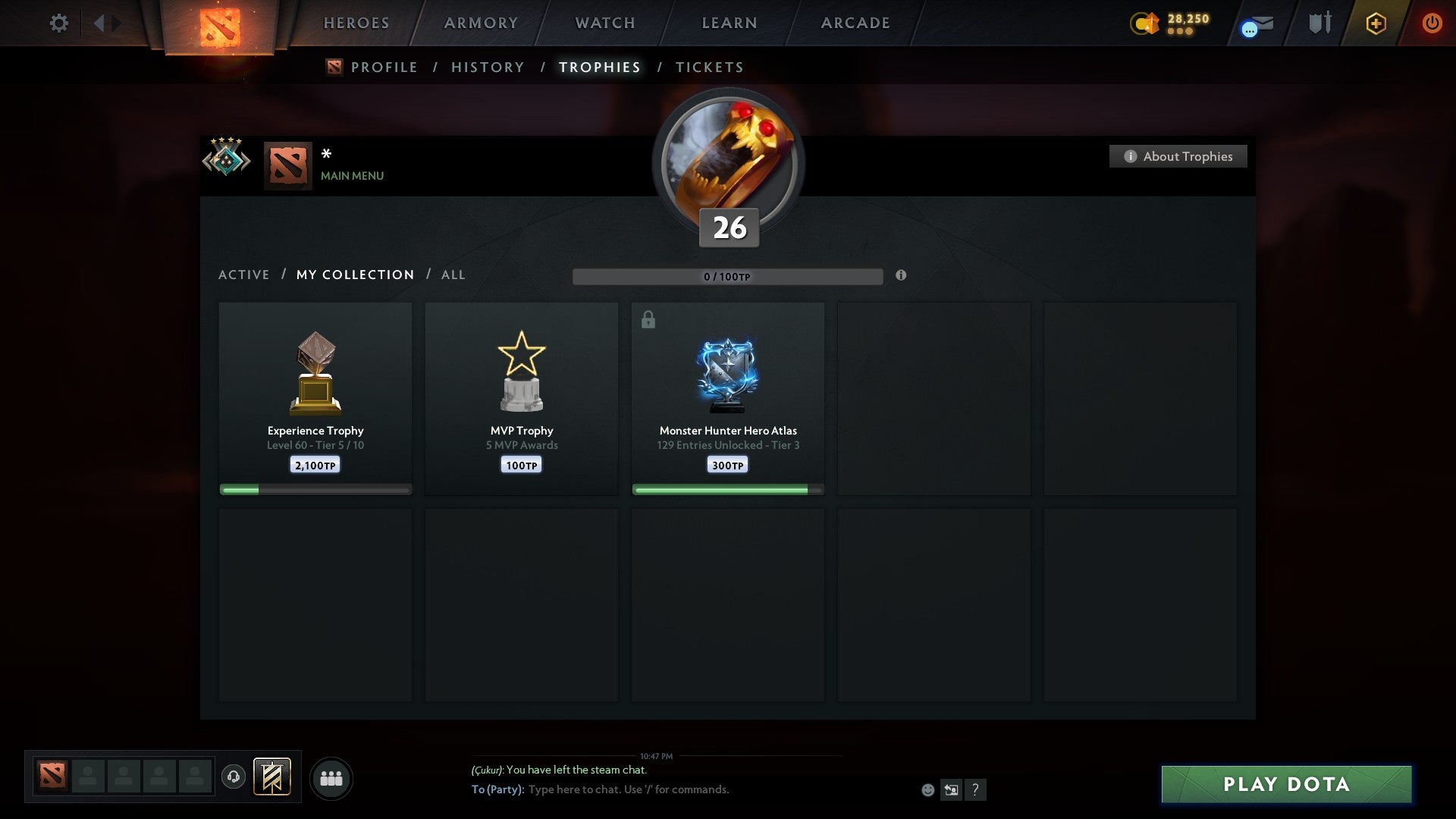This screenshot has width=1456, height=819.
Task: Click the power button to exit Dota
Action: 1432,23
